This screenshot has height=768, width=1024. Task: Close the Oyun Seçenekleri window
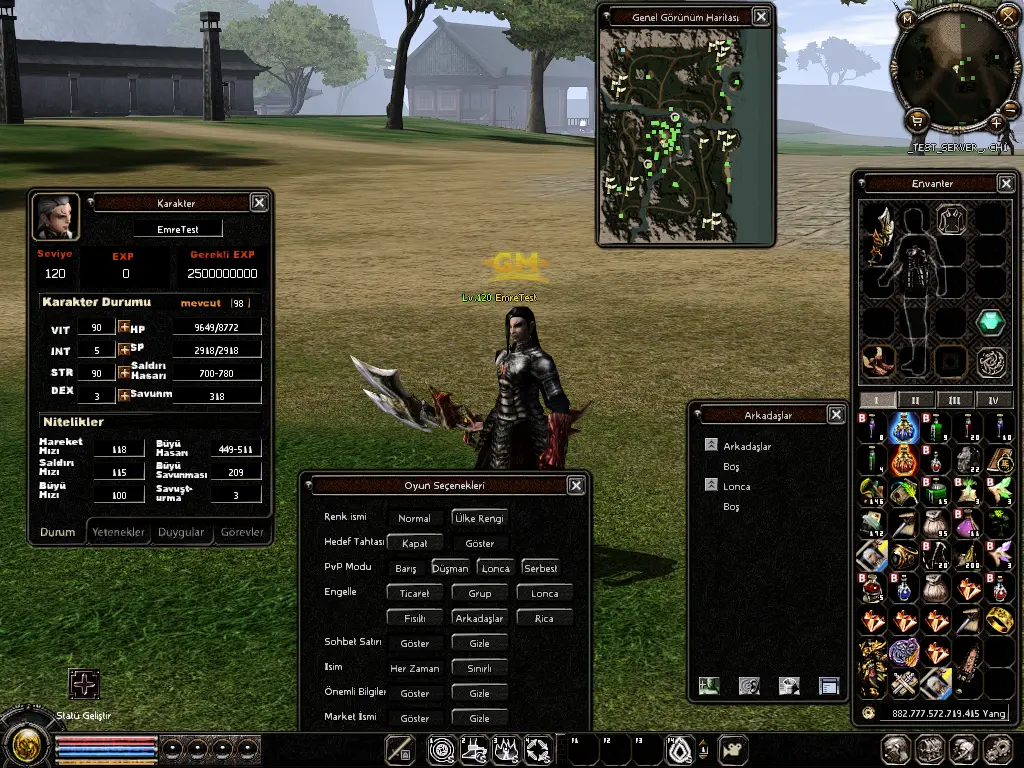pyautogui.click(x=576, y=486)
